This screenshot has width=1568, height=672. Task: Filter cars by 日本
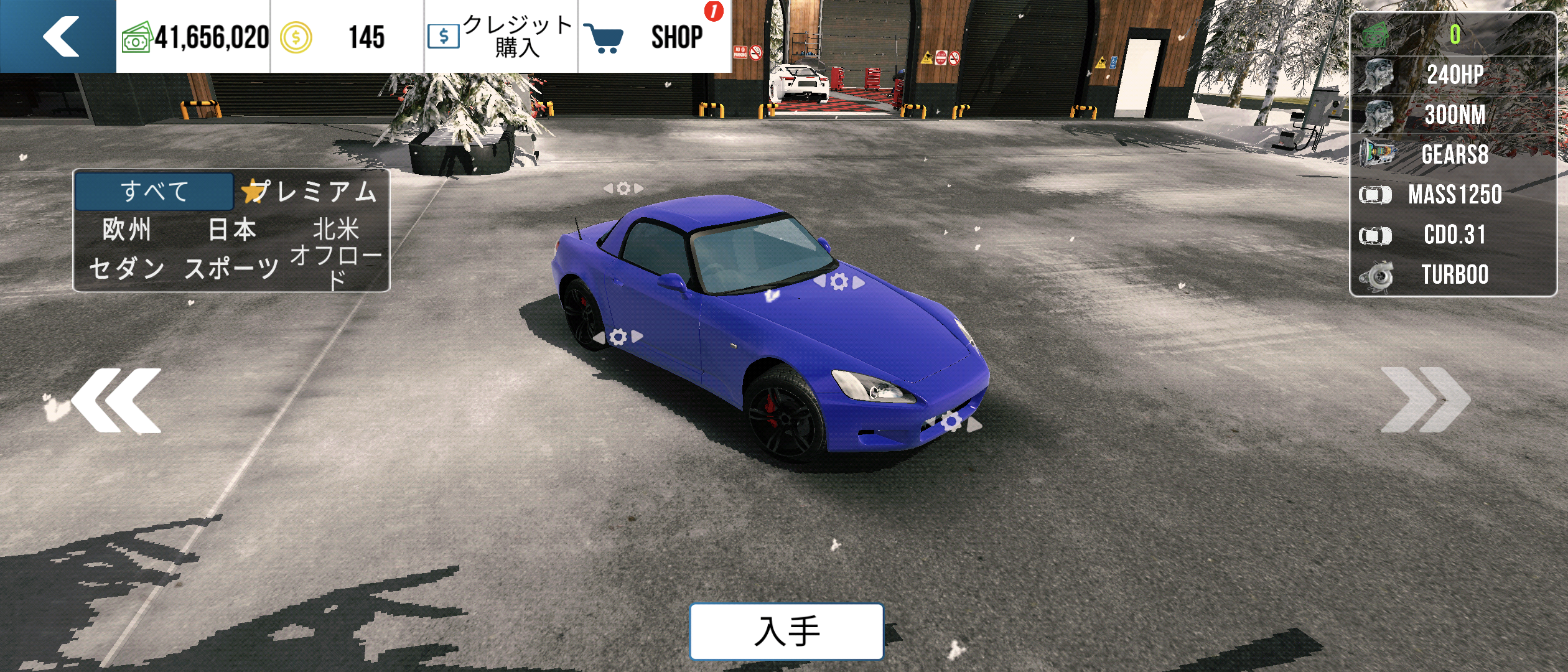tap(232, 230)
